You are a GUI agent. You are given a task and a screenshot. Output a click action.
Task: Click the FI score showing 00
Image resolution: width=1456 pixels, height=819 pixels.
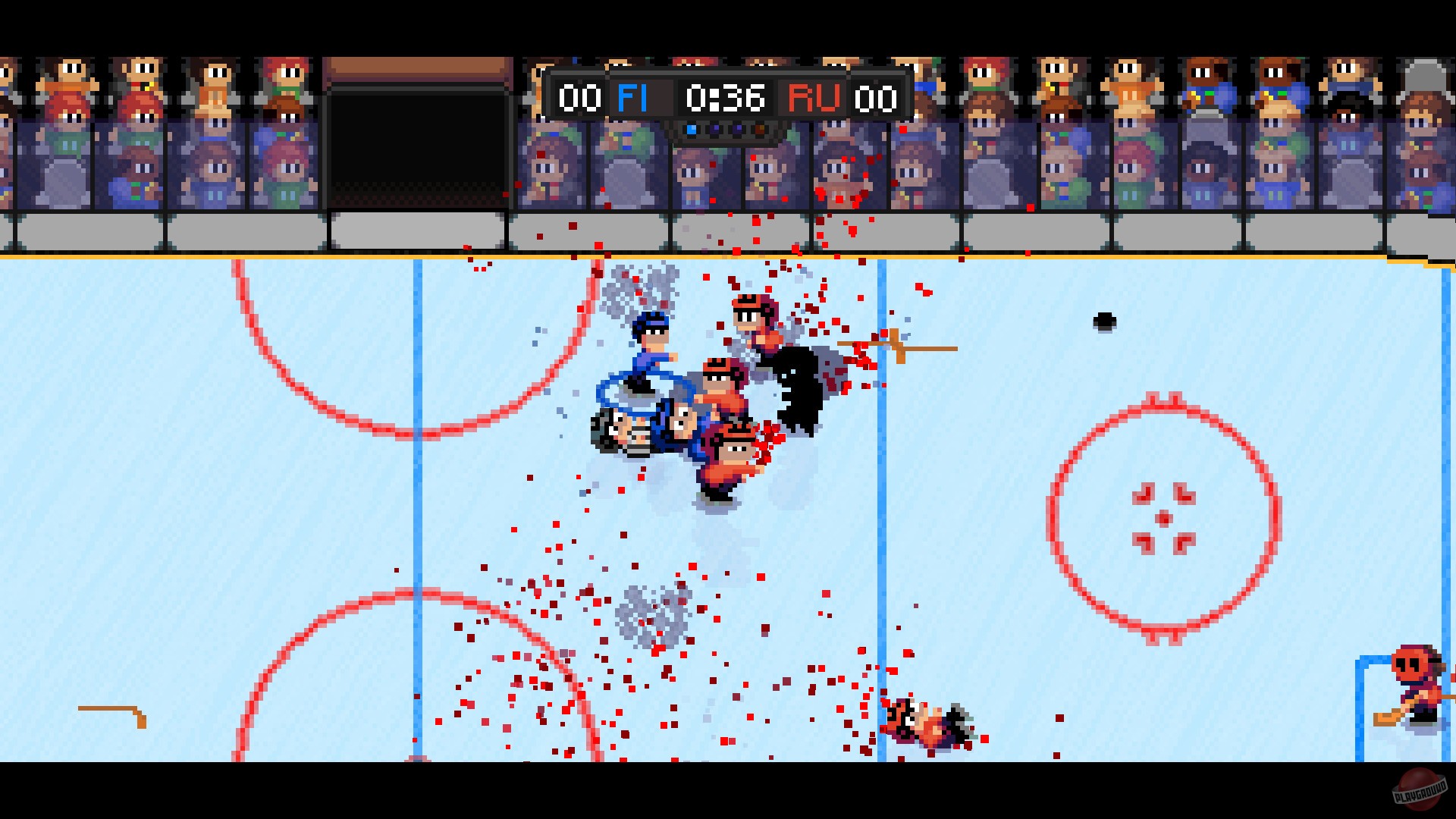(x=579, y=97)
